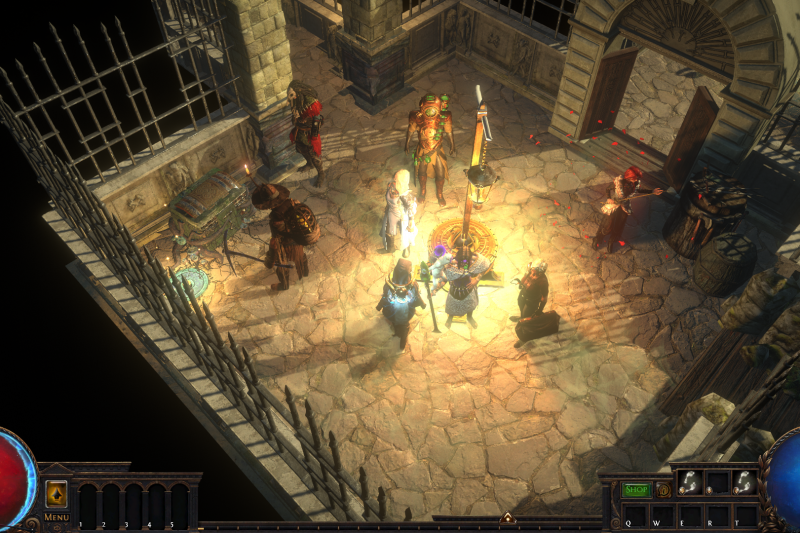Click the round bronze icon beside Shop
Screen dimensions: 800x533
(x=663, y=490)
